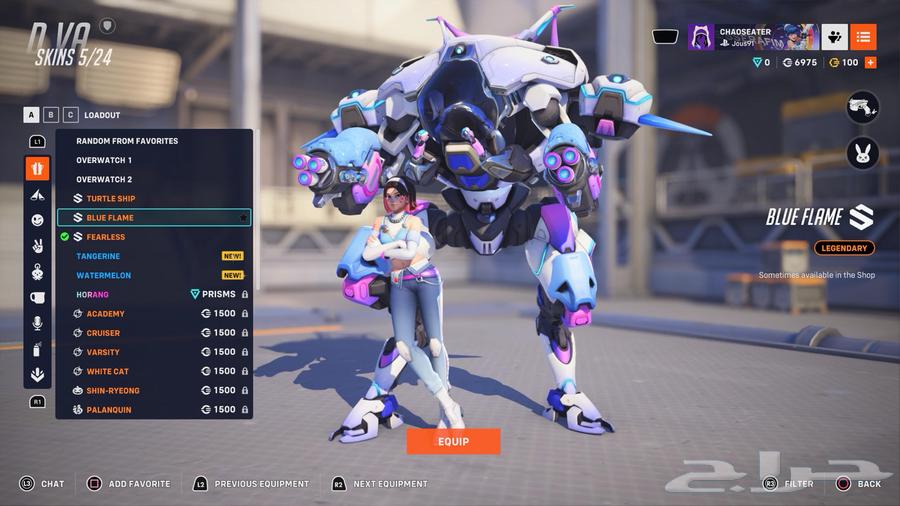The image size is (900, 506).
Task: Choose the Academy skin
Action: coord(105,314)
